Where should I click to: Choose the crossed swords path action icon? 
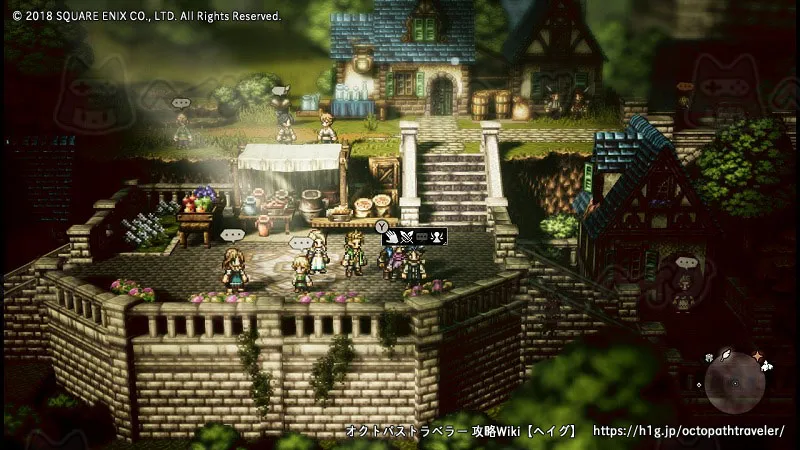408,238
